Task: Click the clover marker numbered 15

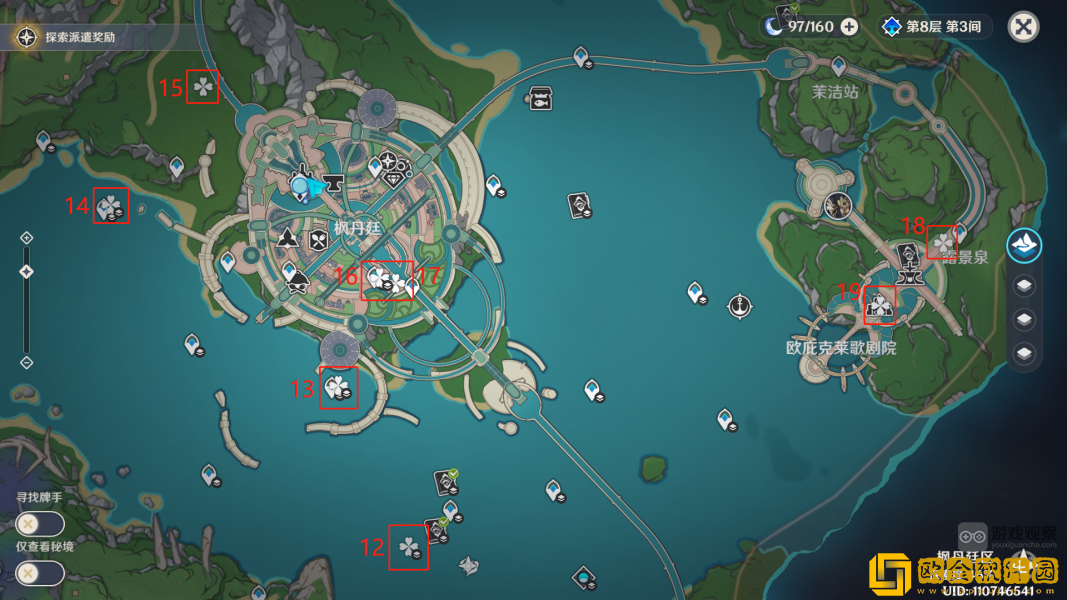Action: [x=203, y=88]
